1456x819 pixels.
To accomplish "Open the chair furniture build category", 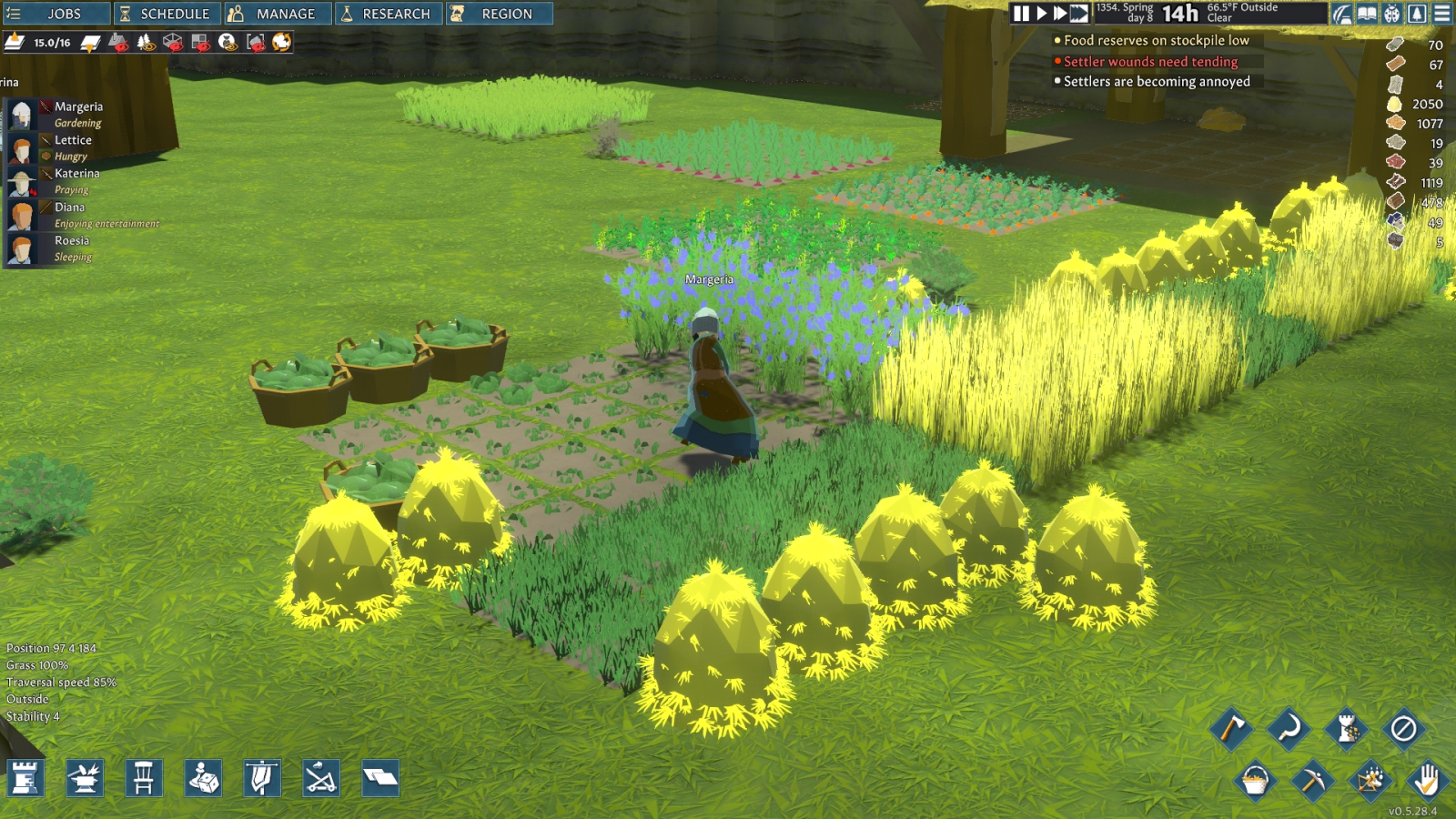I will tap(144, 778).
